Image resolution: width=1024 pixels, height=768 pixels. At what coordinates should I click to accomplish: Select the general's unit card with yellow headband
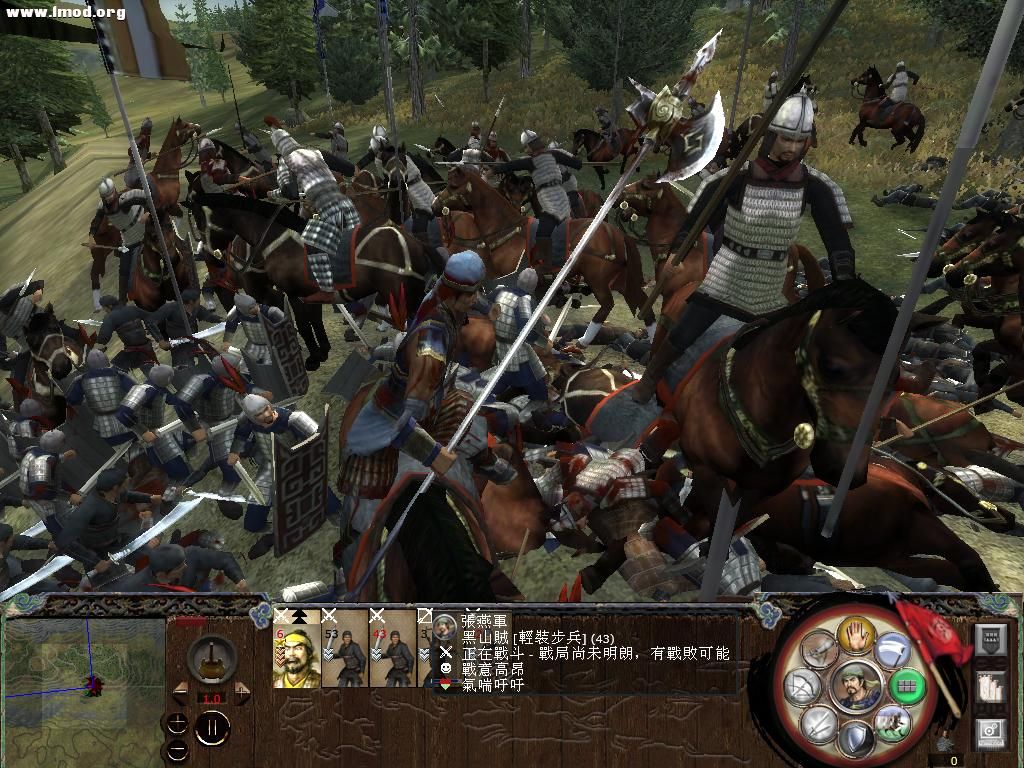click(x=296, y=648)
